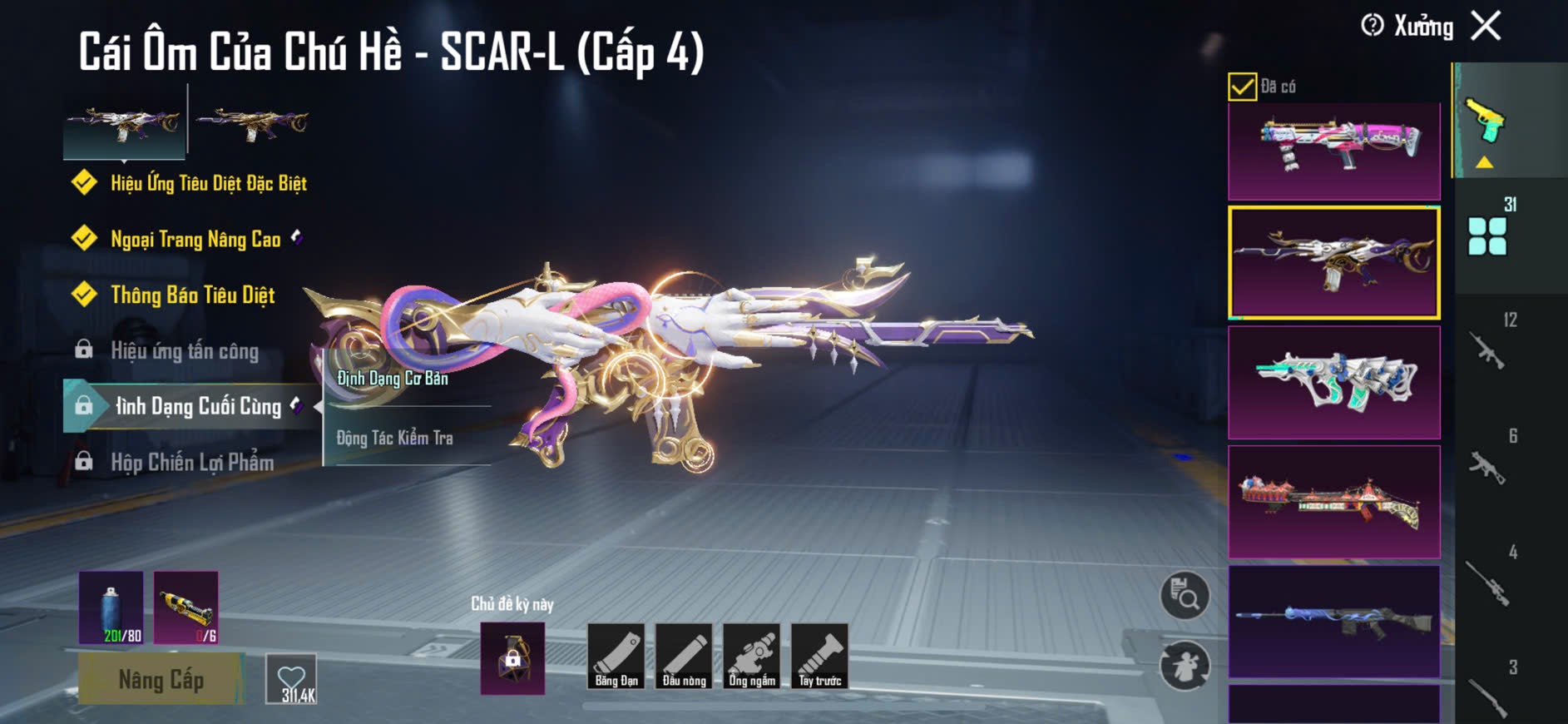
Task: Open the Xưởng help info
Action: [x=1373, y=26]
